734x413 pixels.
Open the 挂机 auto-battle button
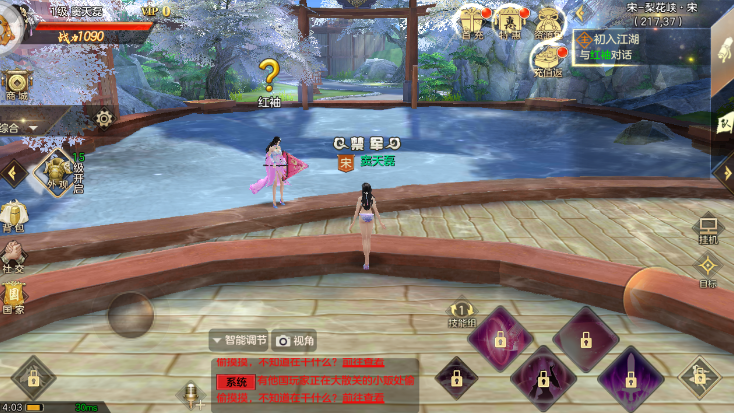pyautogui.click(x=708, y=230)
